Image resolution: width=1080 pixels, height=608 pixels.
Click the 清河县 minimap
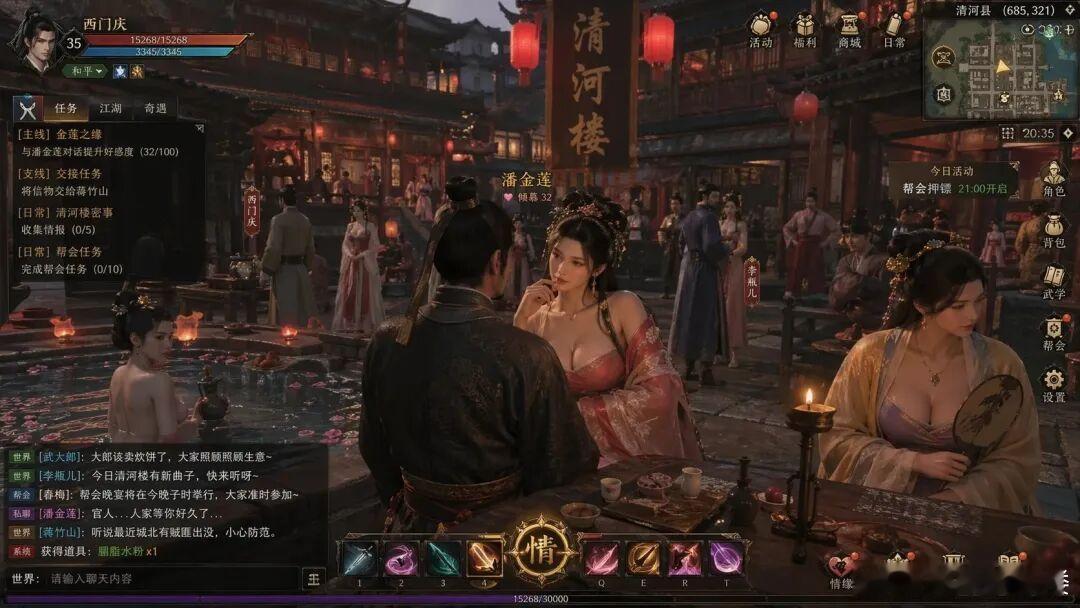pyautogui.click(x=1000, y=70)
